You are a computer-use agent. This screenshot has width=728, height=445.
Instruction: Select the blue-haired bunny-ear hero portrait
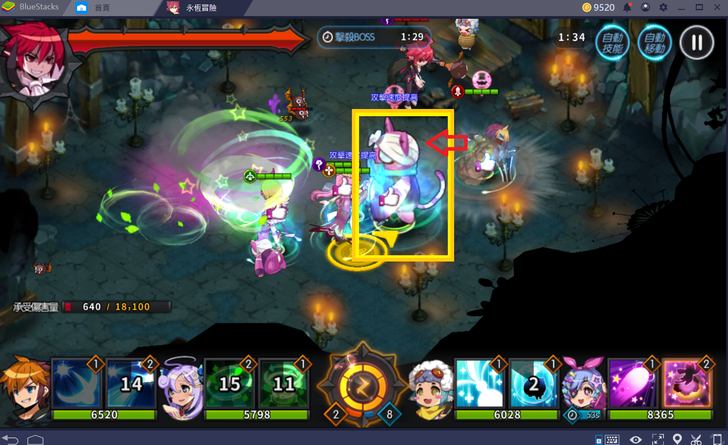pos(583,383)
